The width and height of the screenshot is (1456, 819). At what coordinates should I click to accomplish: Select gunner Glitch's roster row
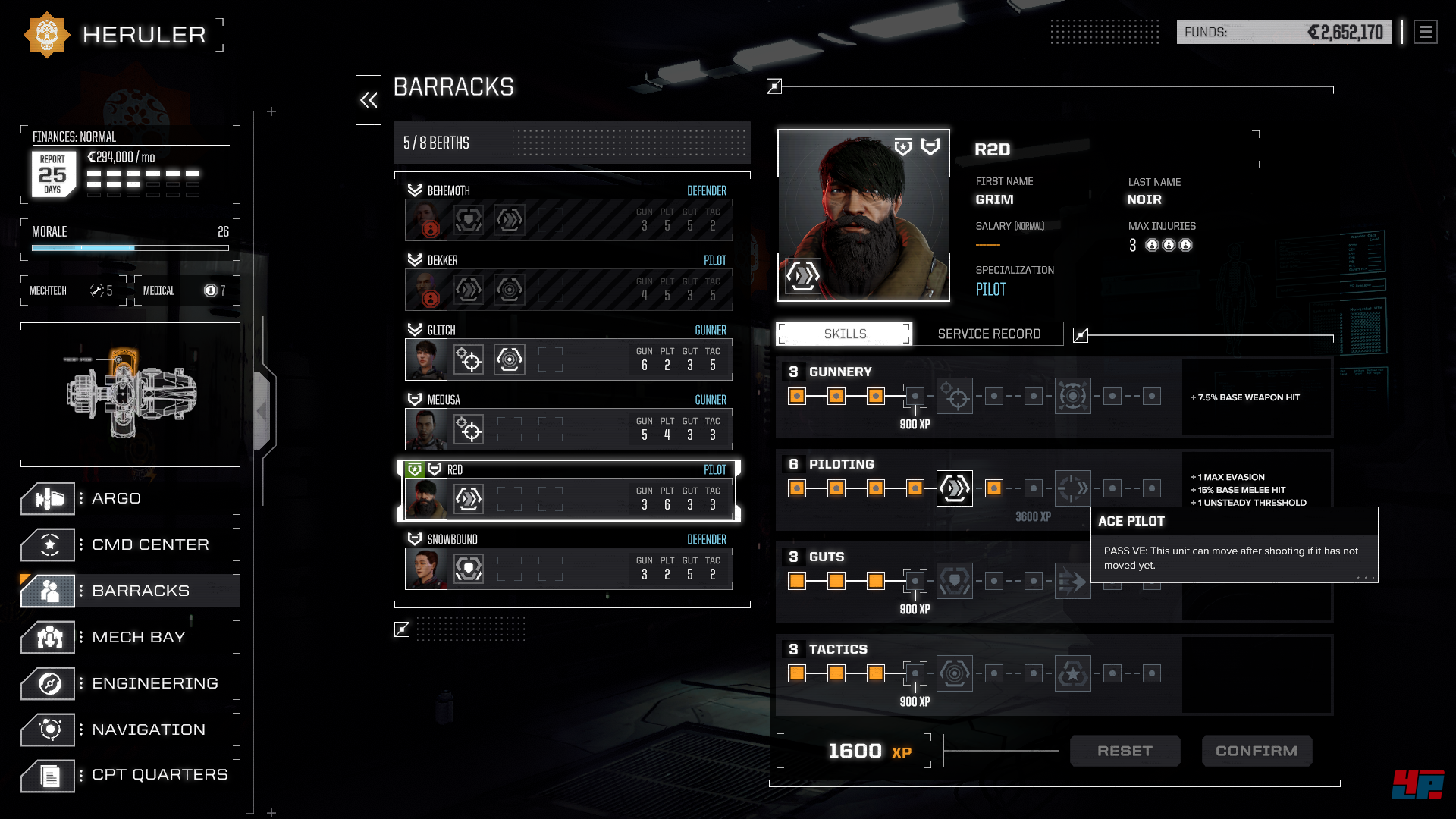pyautogui.click(x=569, y=350)
